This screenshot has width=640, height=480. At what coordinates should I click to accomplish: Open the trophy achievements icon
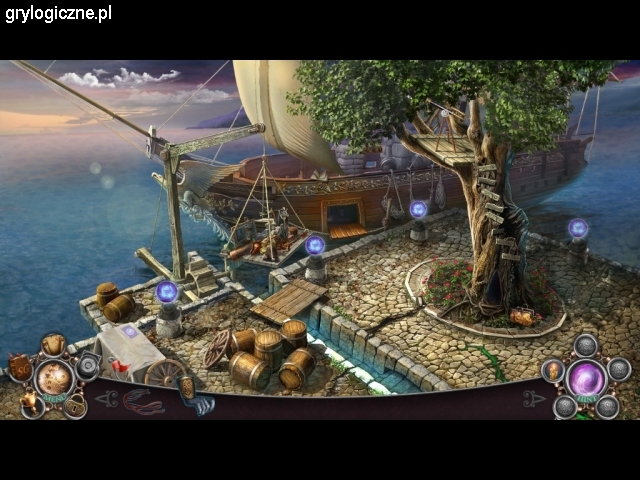pyautogui.click(x=31, y=402)
